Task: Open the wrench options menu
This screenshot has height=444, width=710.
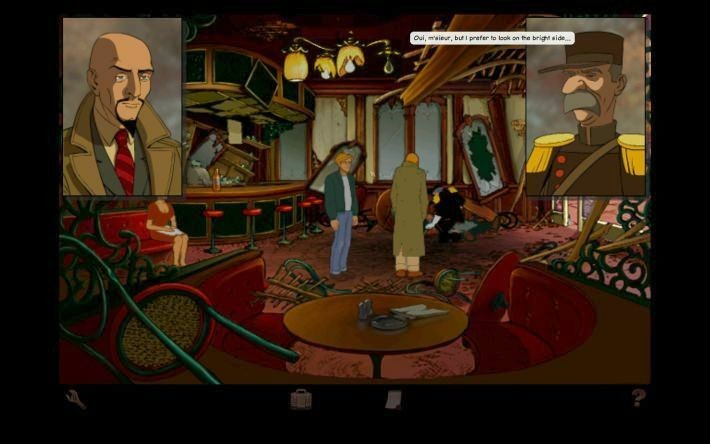Action: point(76,399)
